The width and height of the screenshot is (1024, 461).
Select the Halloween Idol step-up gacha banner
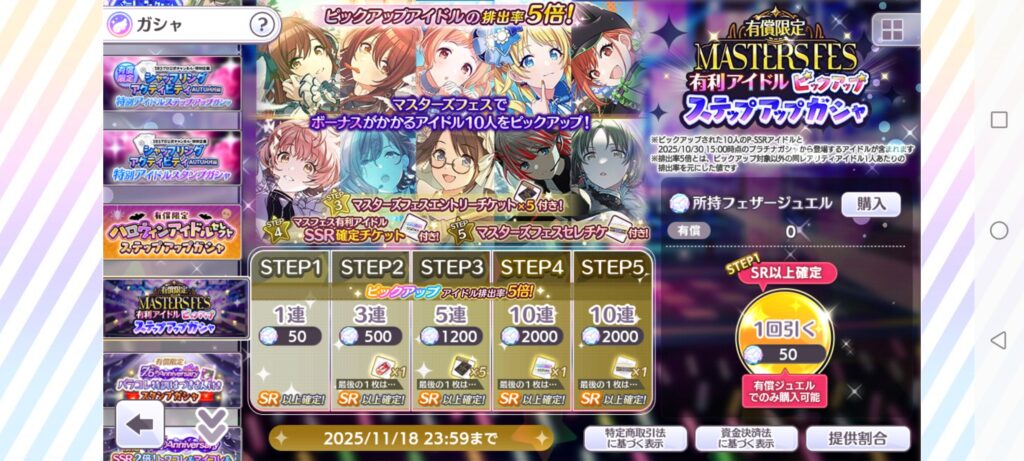[171, 233]
